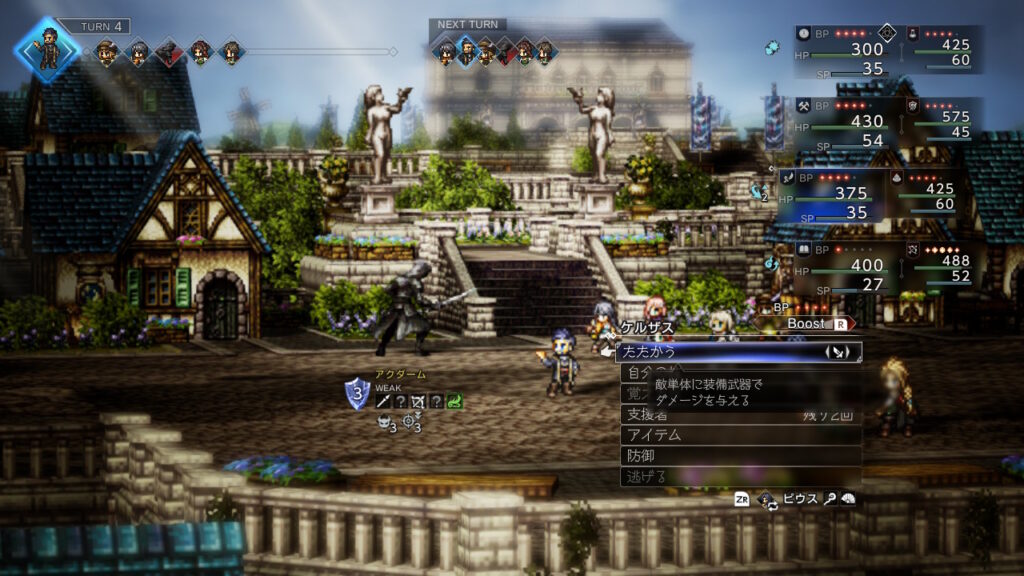The width and height of the screenshot is (1024, 576).
Task: Select the large current-turn character portrait
Action: point(46,46)
